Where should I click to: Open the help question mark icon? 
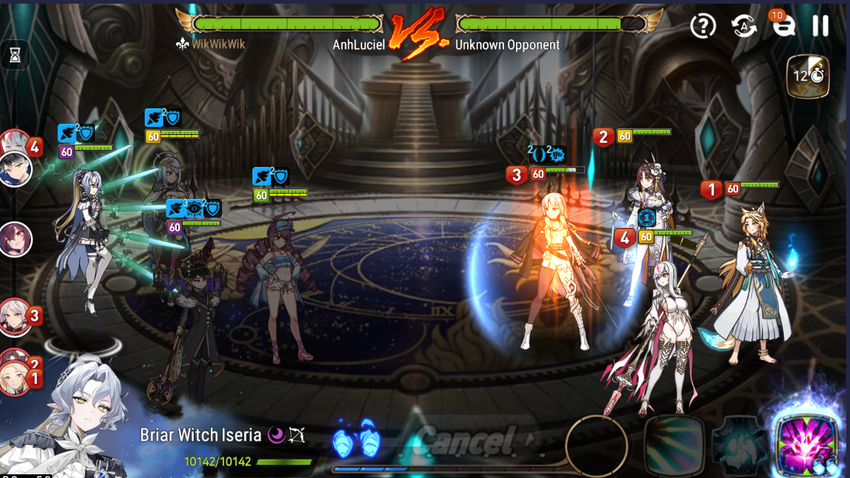click(x=703, y=26)
